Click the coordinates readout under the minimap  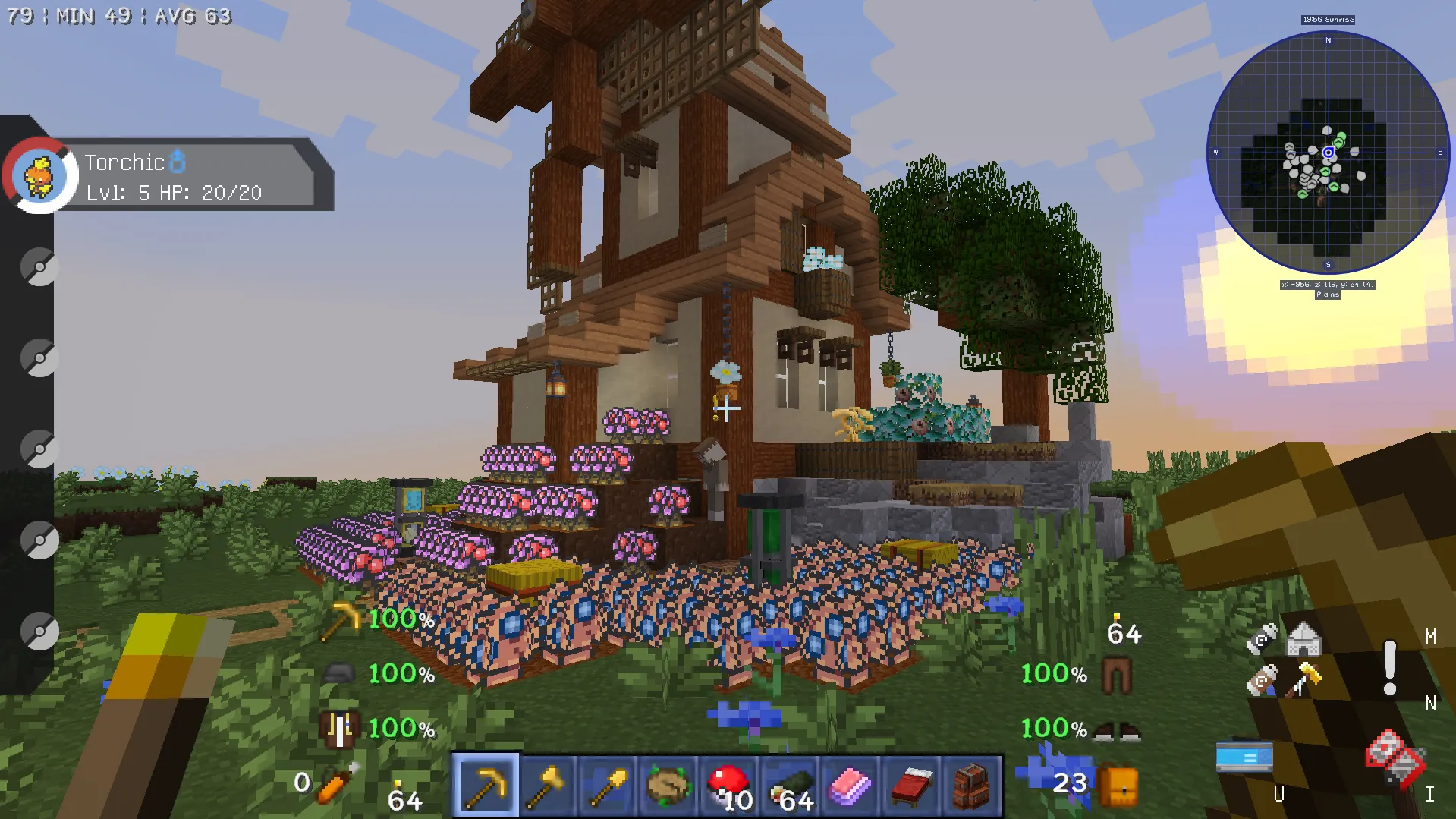tap(1327, 286)
